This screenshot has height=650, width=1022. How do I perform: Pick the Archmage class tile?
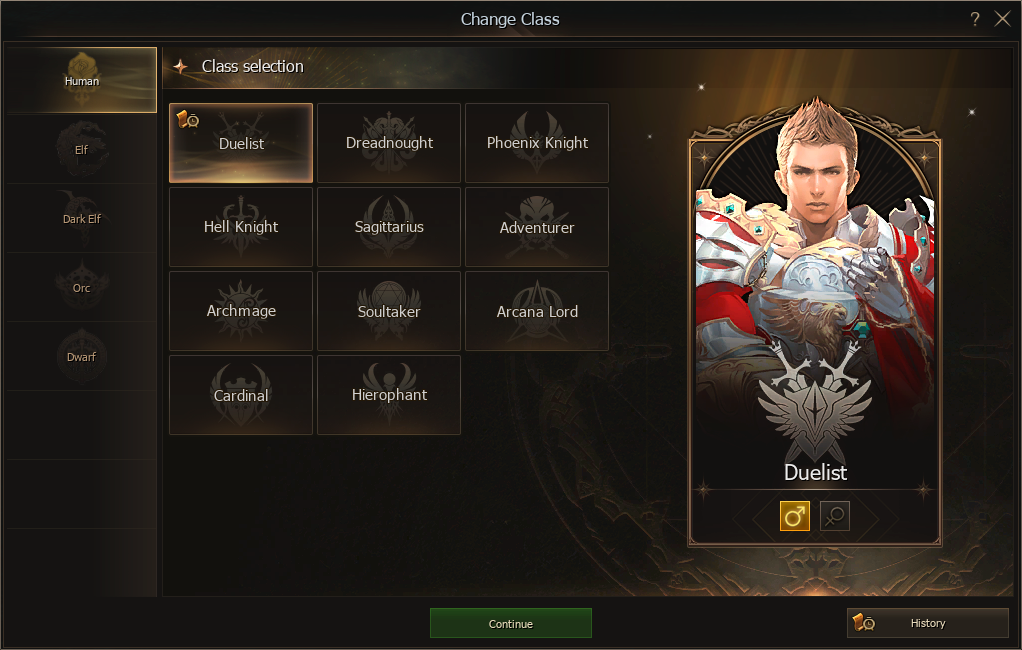click(241, 311)
